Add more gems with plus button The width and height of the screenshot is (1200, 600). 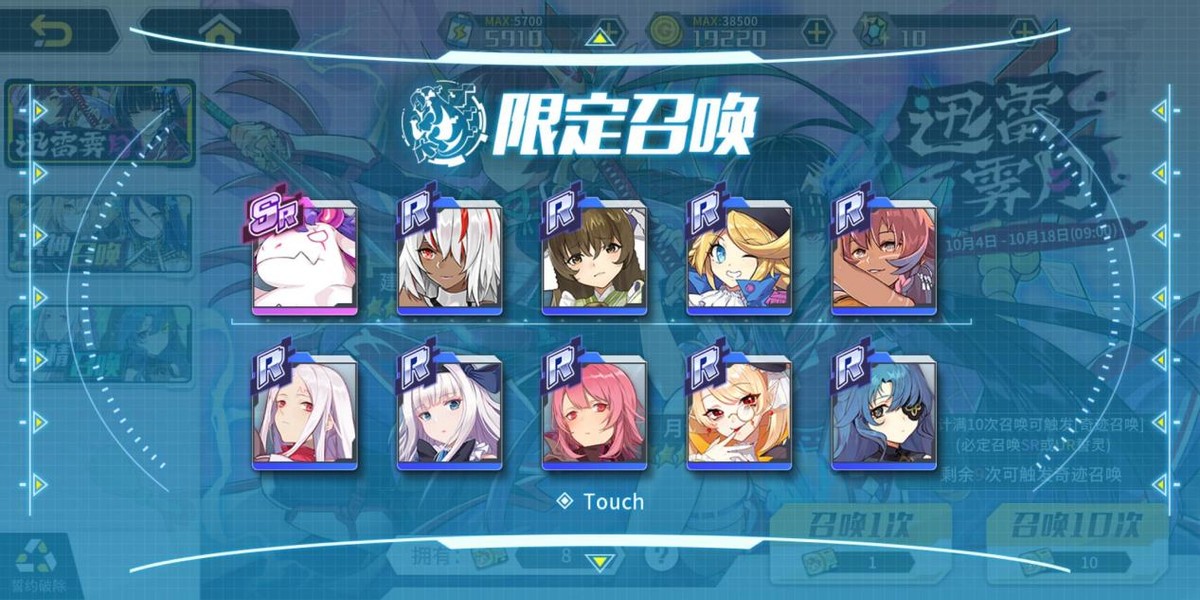(x=1023, y=31)
